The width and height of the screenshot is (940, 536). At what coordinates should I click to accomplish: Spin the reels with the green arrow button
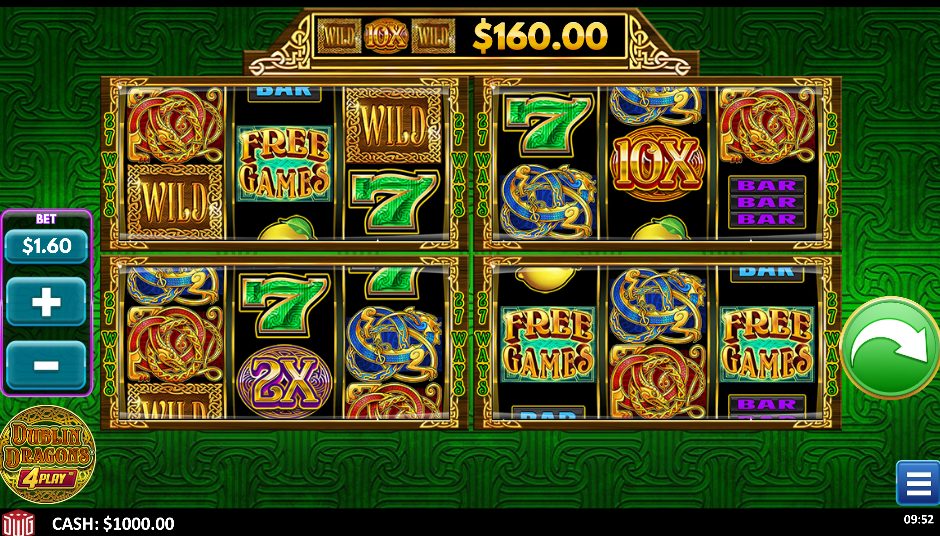[x=888, y=348]
